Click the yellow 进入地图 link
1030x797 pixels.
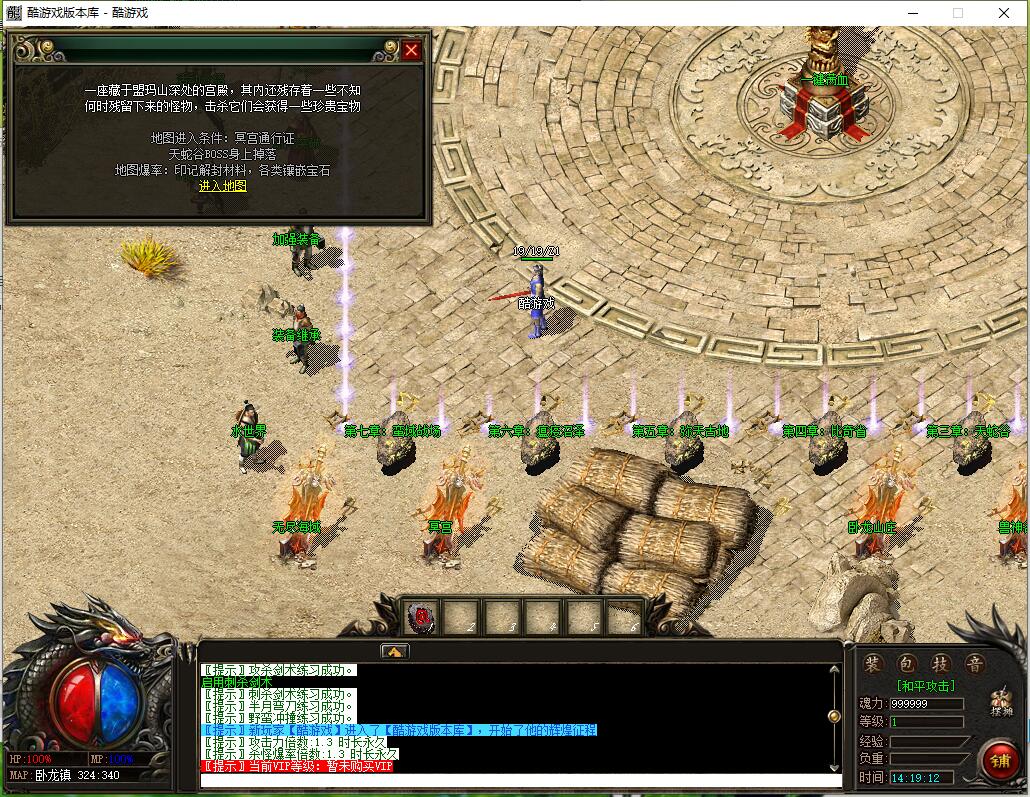(x=222, y=186)
